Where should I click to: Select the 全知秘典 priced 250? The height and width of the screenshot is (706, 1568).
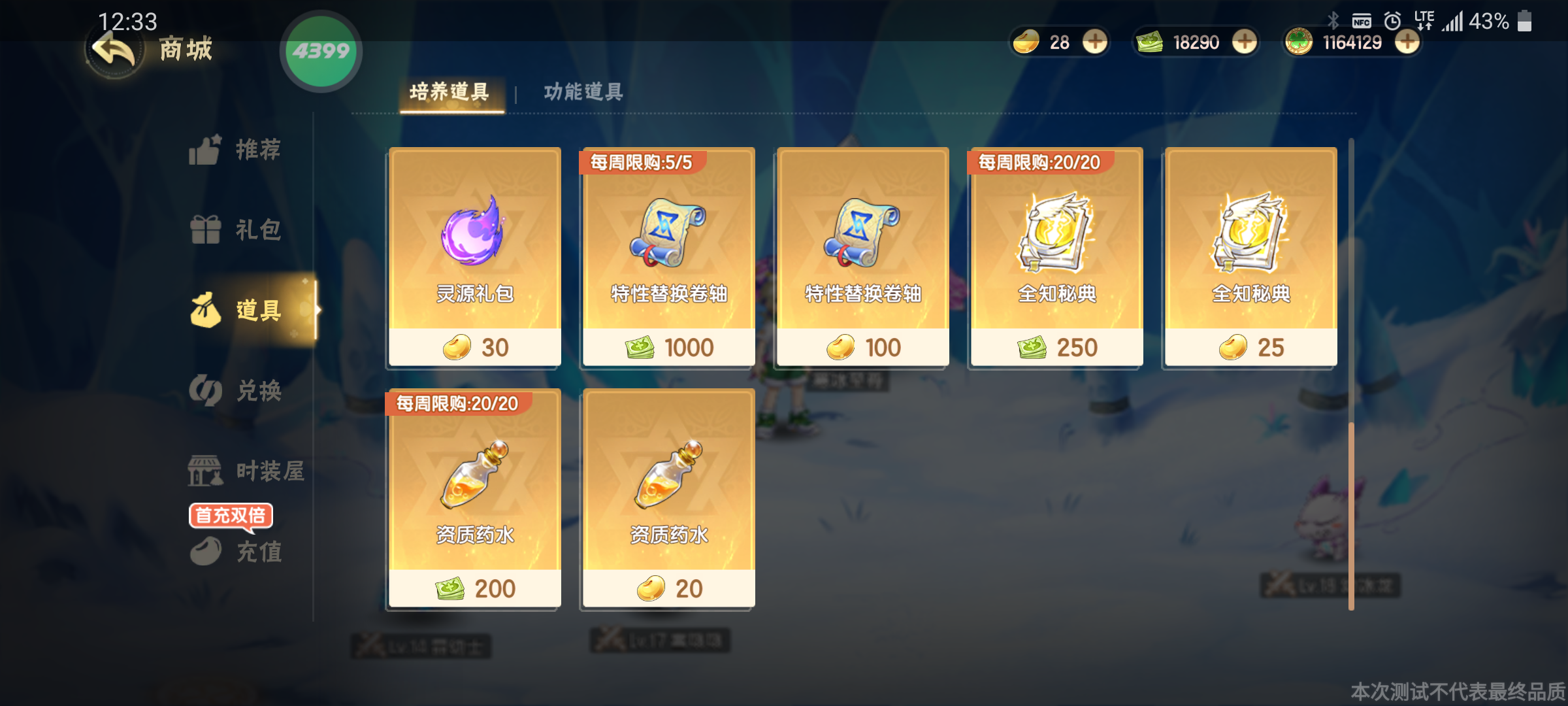coord(1056,257)
